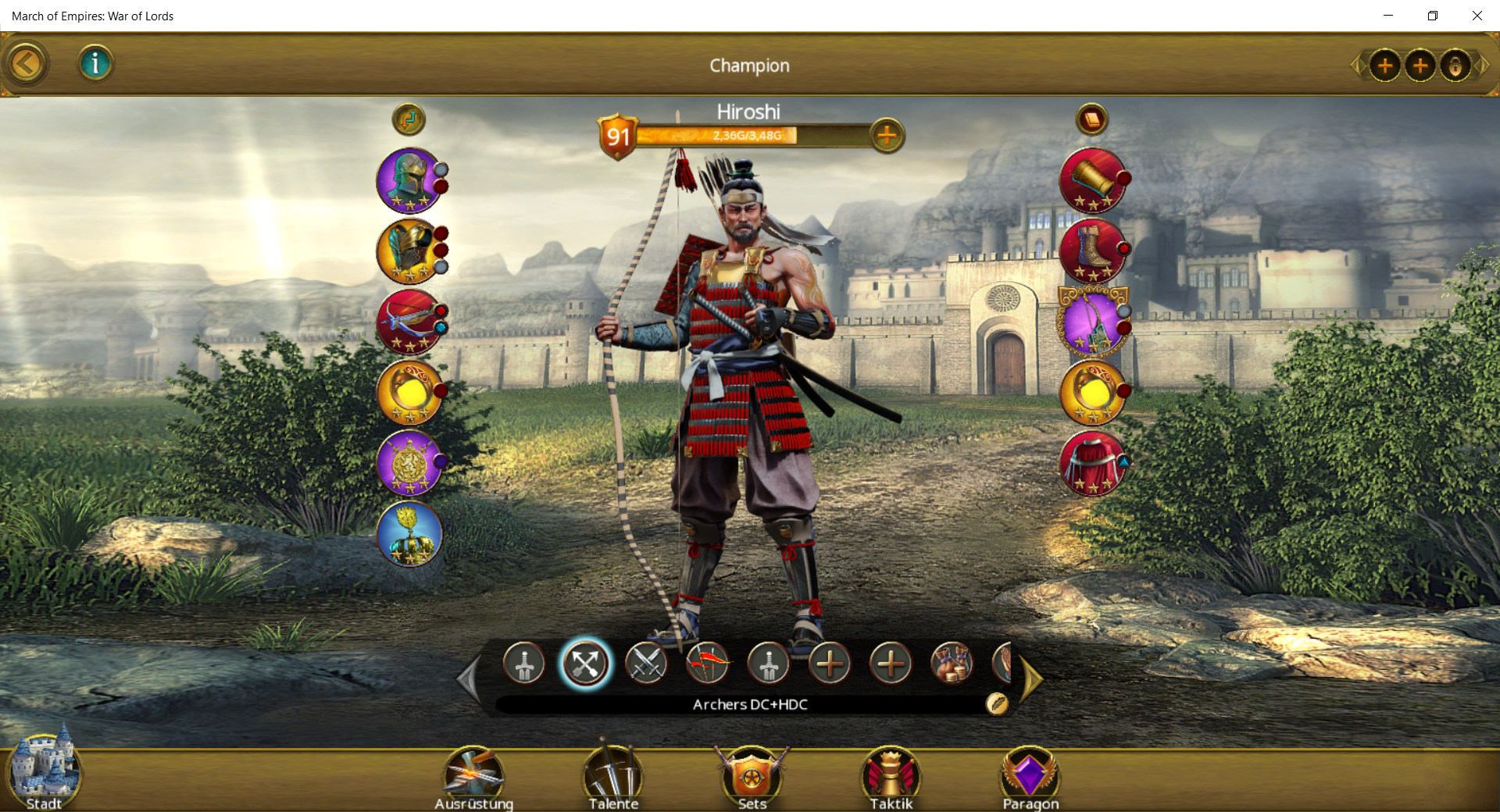Select the purple necklace equipment slot

point(1092,322)
